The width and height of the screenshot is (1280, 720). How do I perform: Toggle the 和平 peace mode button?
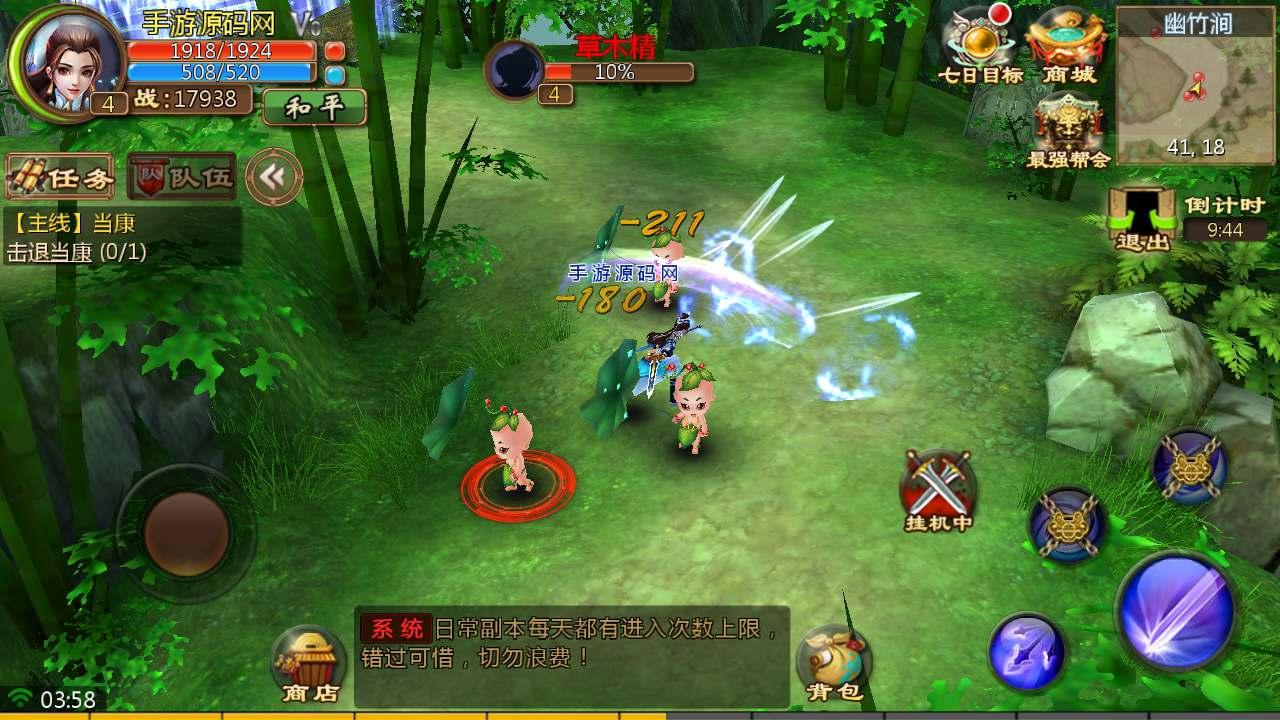tap(315, 107)
